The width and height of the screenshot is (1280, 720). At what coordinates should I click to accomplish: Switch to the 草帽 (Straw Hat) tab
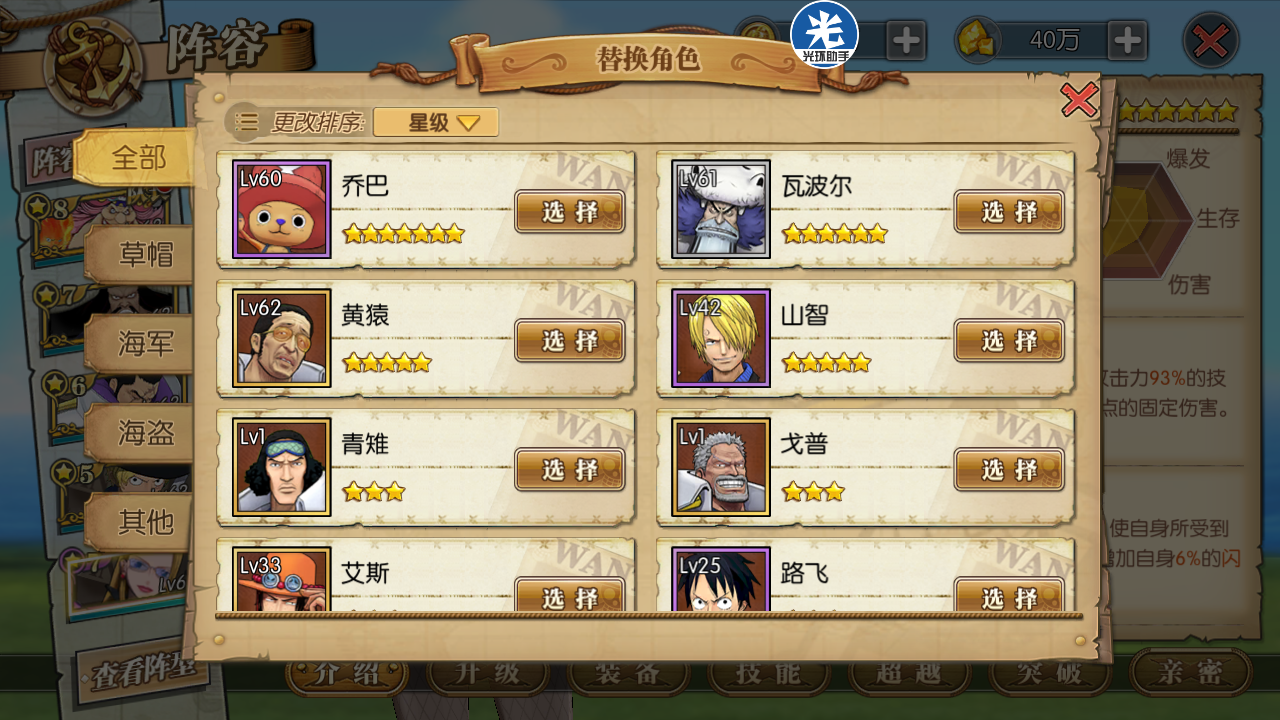tap(145, 254)
